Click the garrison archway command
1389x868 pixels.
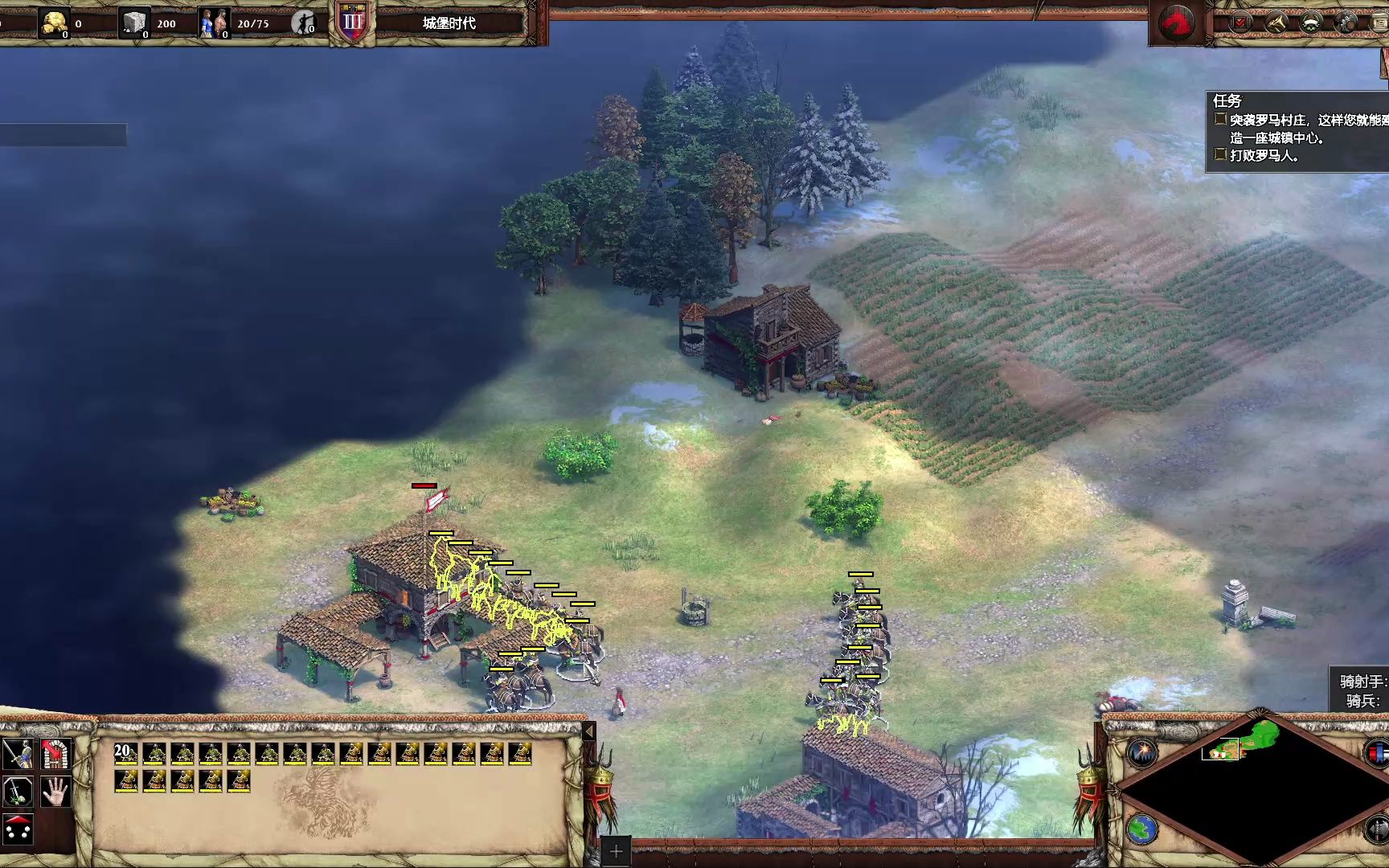pos(55,754)
